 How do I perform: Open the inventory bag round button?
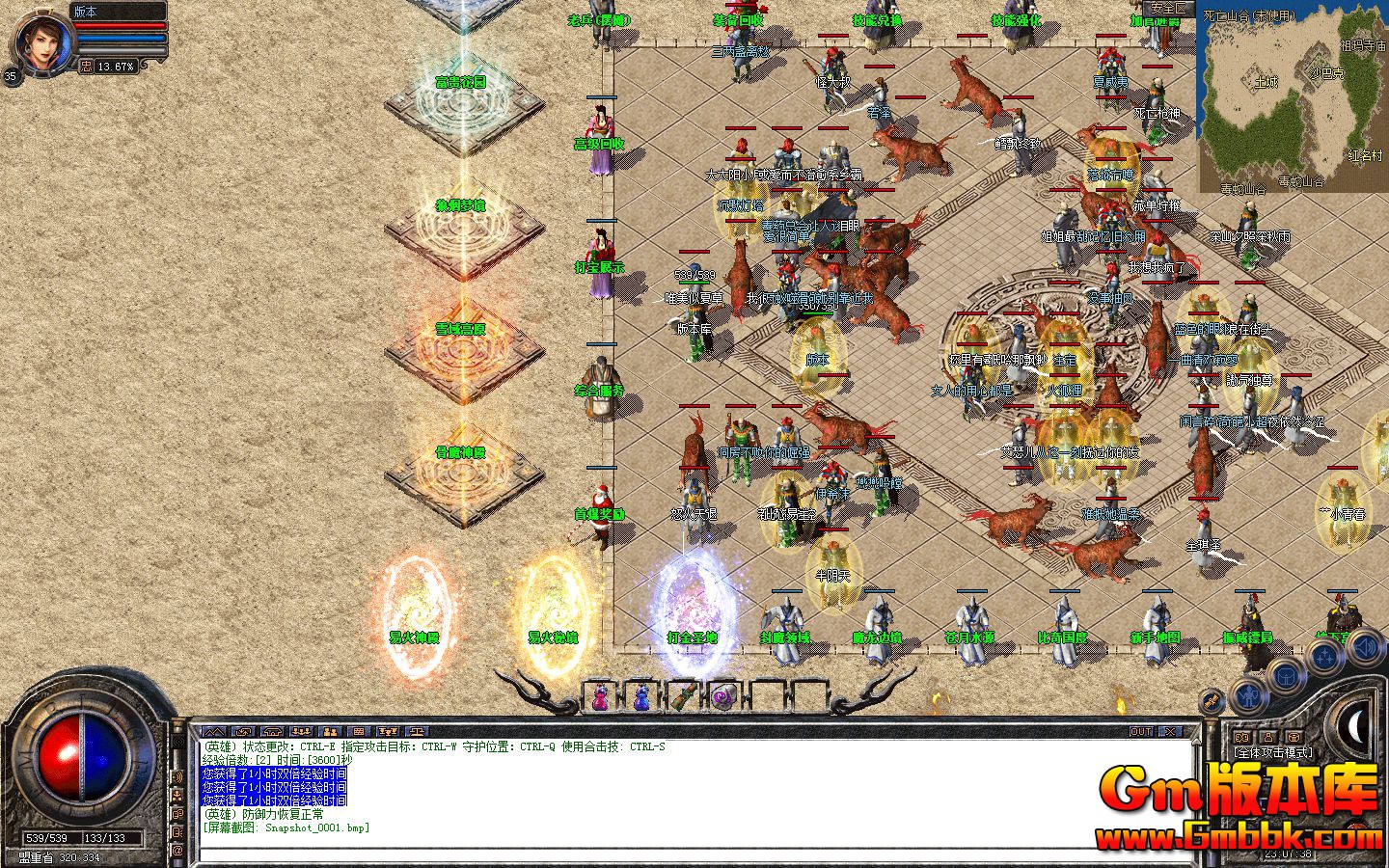1286,676
